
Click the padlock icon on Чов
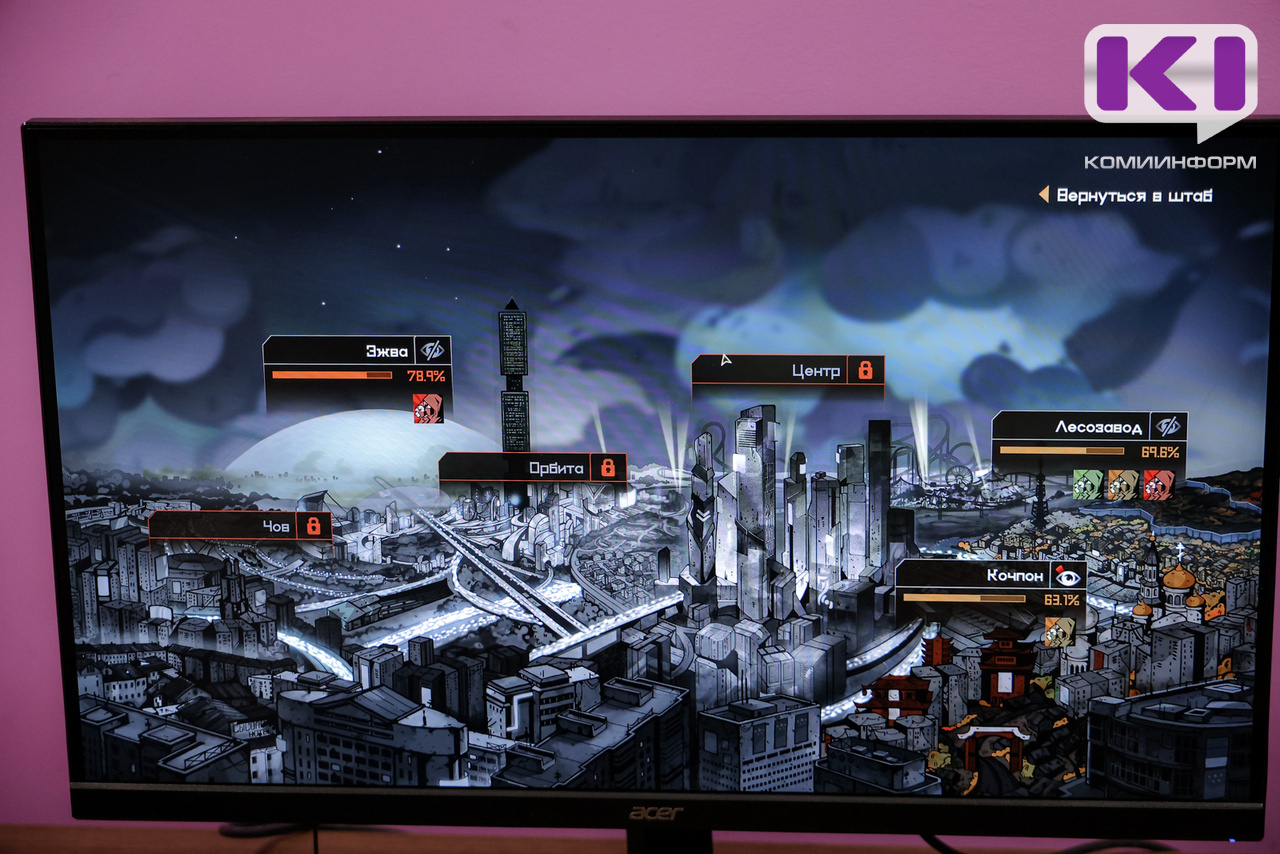[314, 525]
